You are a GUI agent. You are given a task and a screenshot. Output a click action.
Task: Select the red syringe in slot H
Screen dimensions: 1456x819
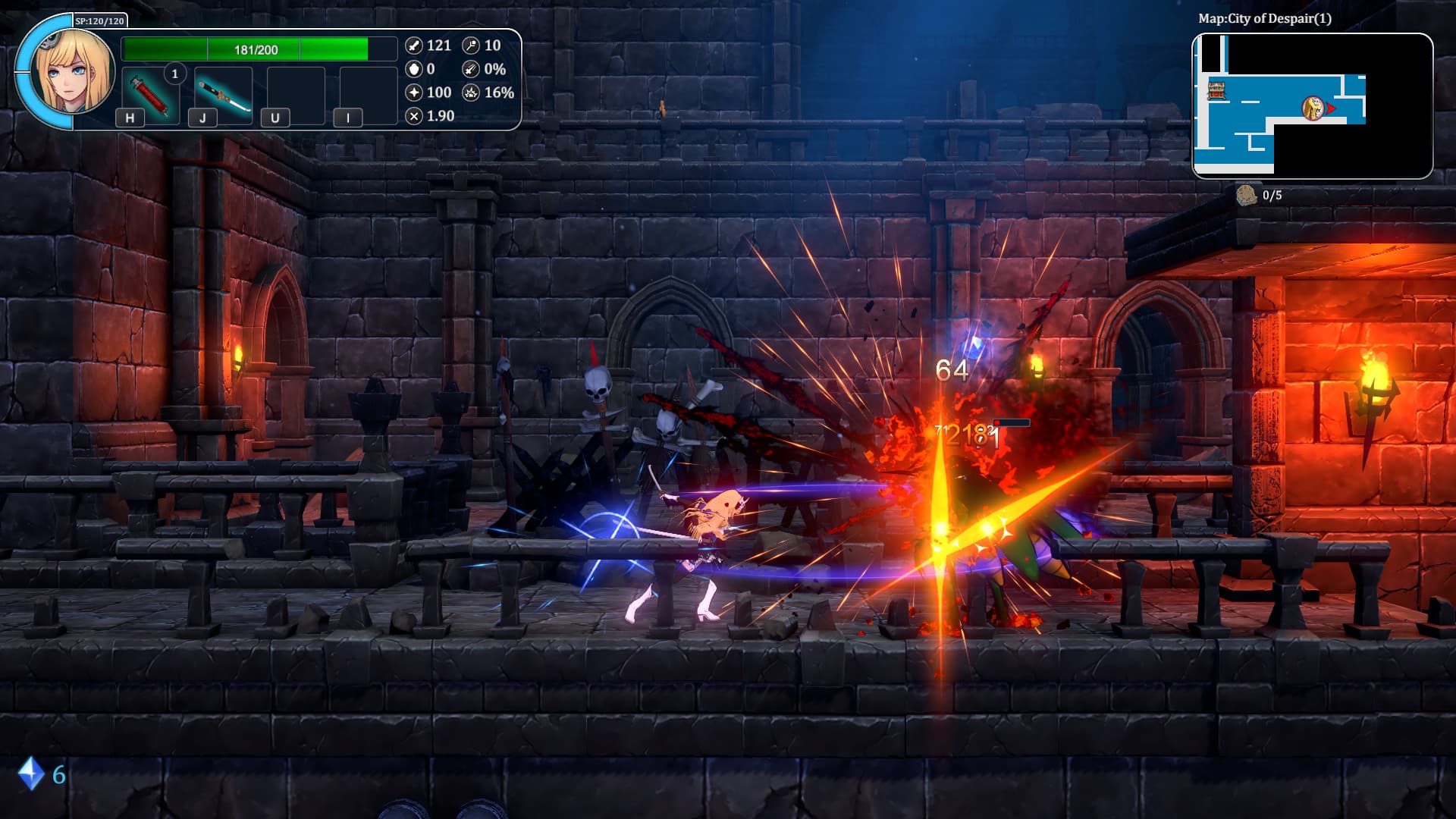pyautogui.click(x=151, y=95)
